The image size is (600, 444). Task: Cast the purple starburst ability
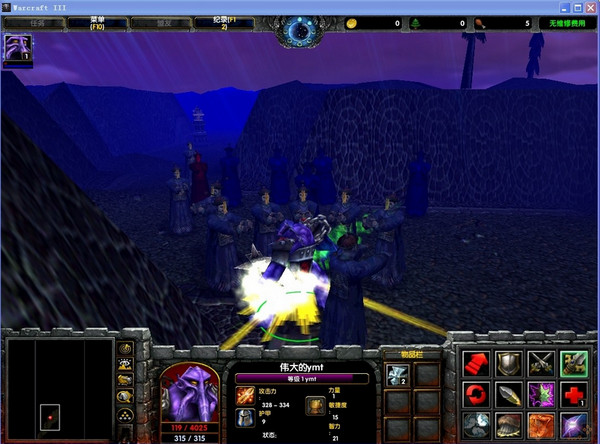pos(573,425)
